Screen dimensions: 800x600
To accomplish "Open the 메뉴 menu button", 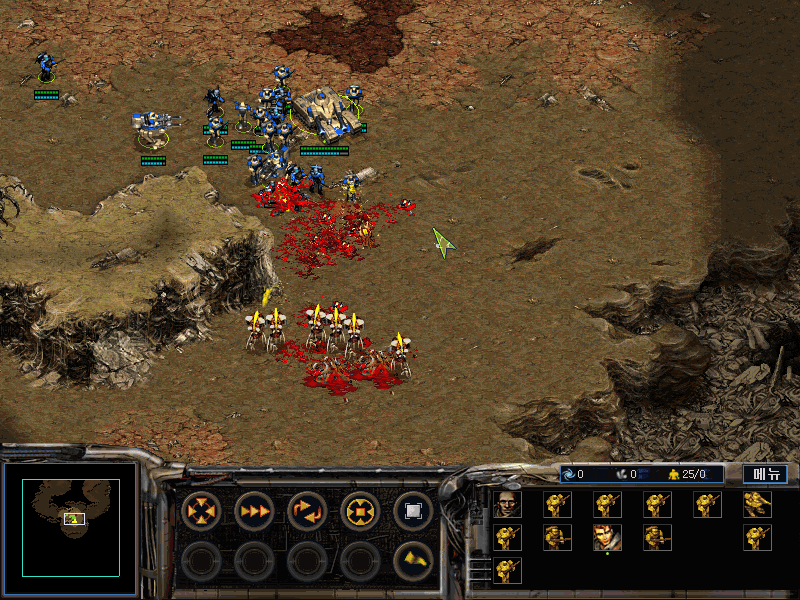I will (x=764, y=474).
